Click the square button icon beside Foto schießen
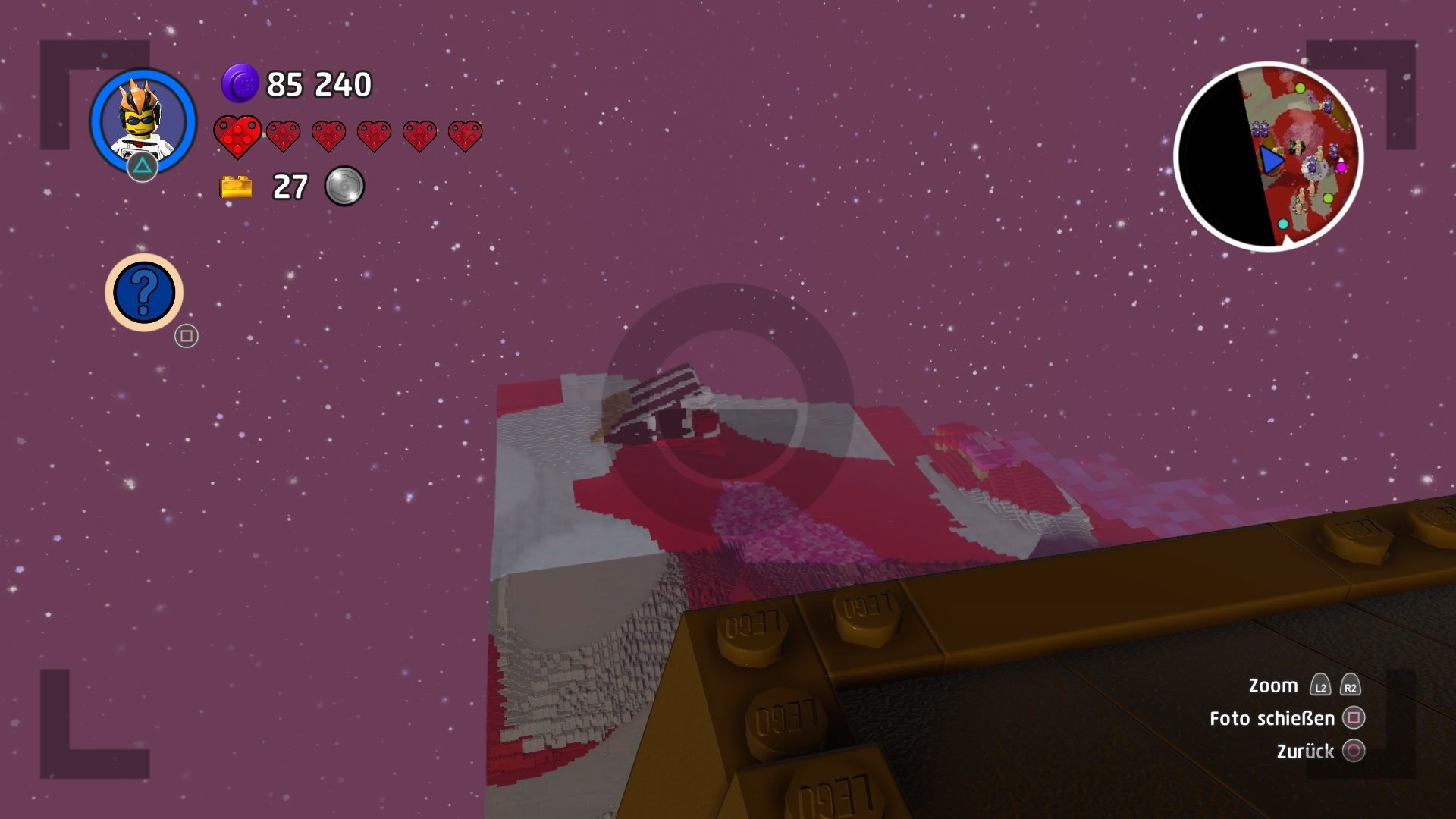 (x=1354, y=718)
